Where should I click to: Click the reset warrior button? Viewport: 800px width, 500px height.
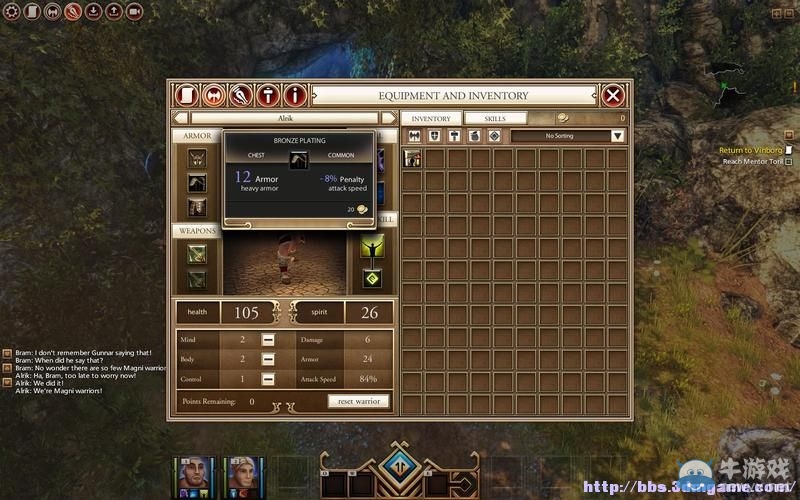pyautogui.click(x=358, y=401)
